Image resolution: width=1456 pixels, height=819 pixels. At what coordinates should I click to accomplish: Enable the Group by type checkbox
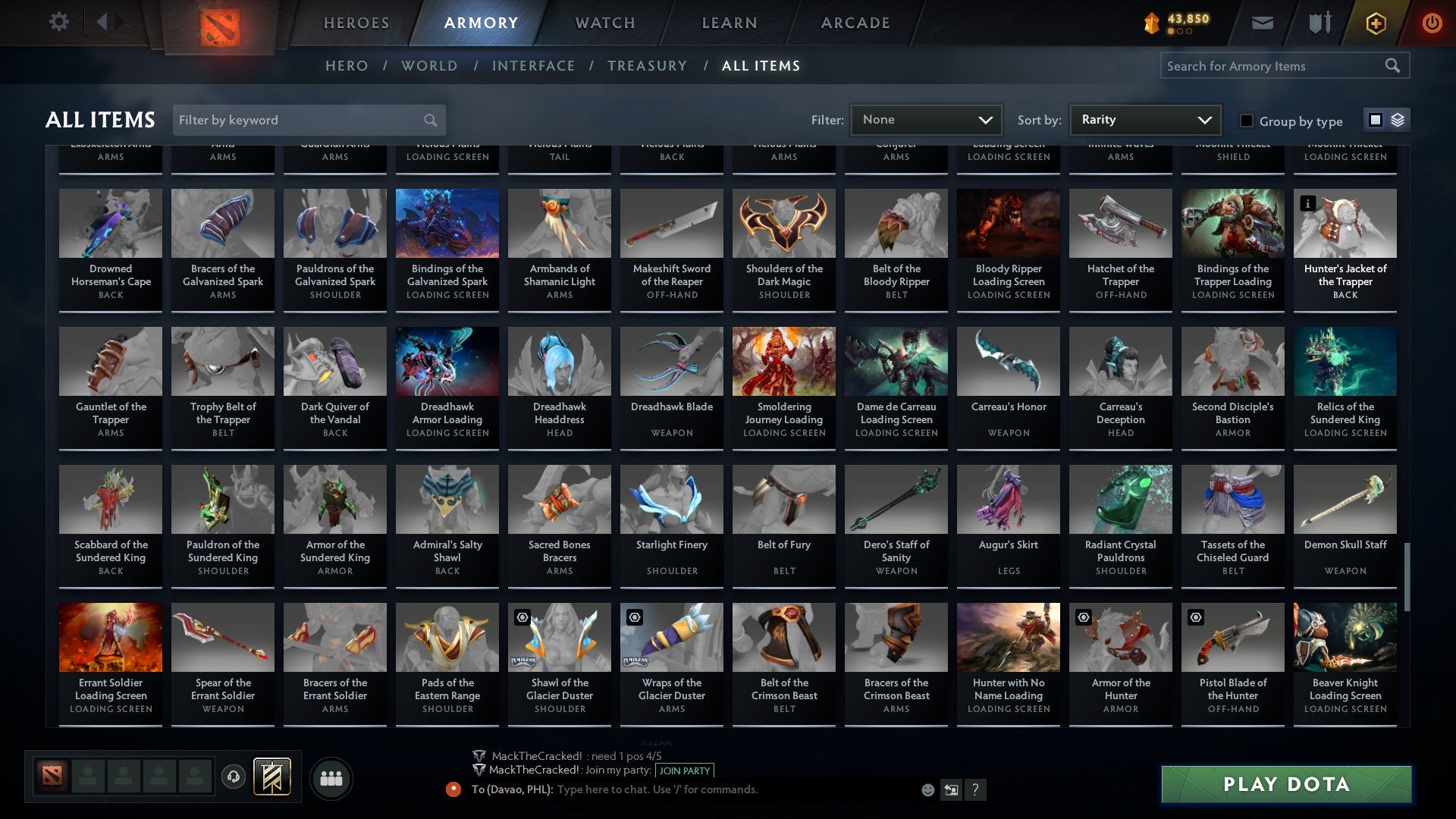pyautogui.click(x=1246, y=121)
